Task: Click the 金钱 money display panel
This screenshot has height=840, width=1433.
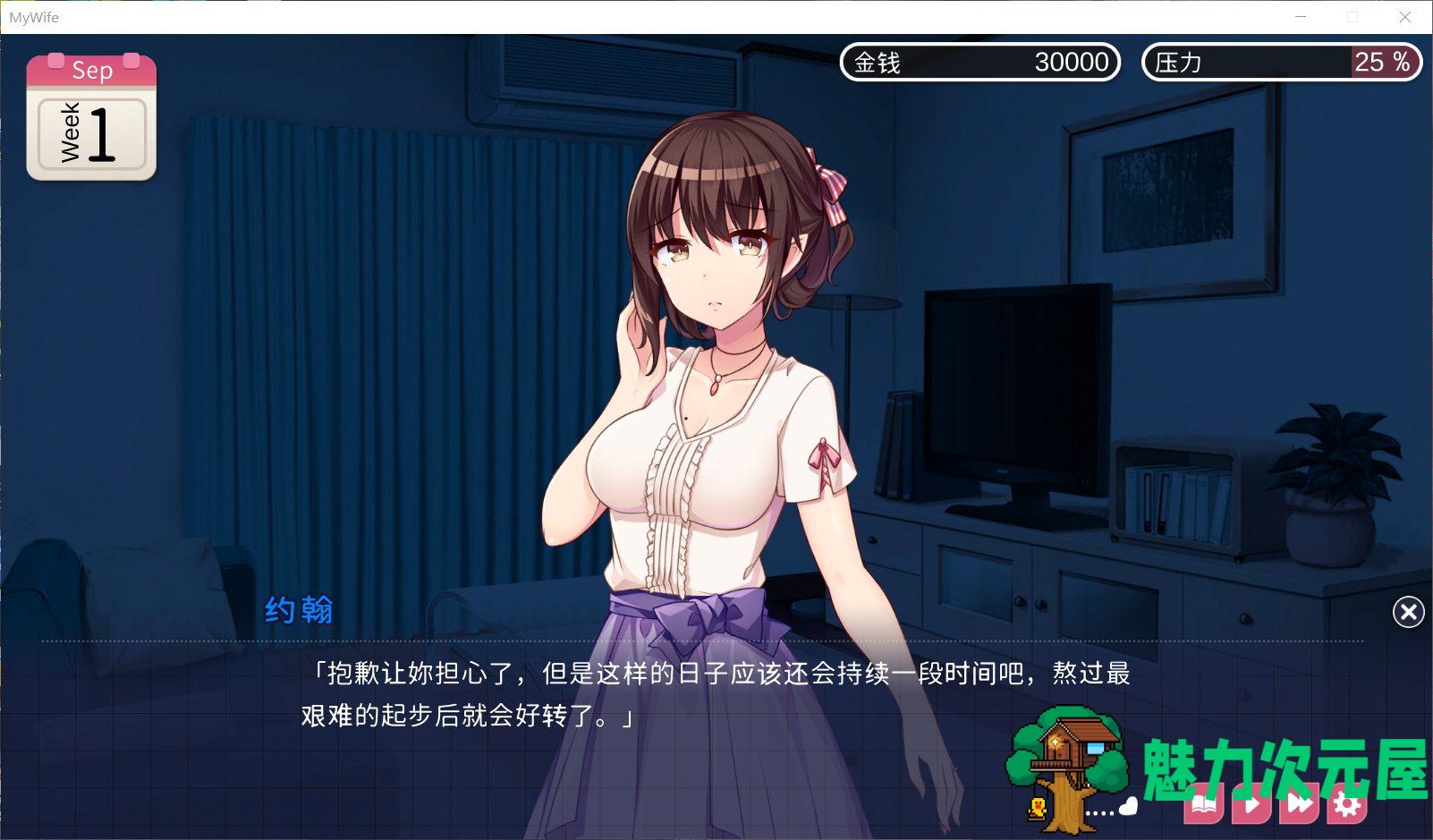Action: (x=979, y=63)
